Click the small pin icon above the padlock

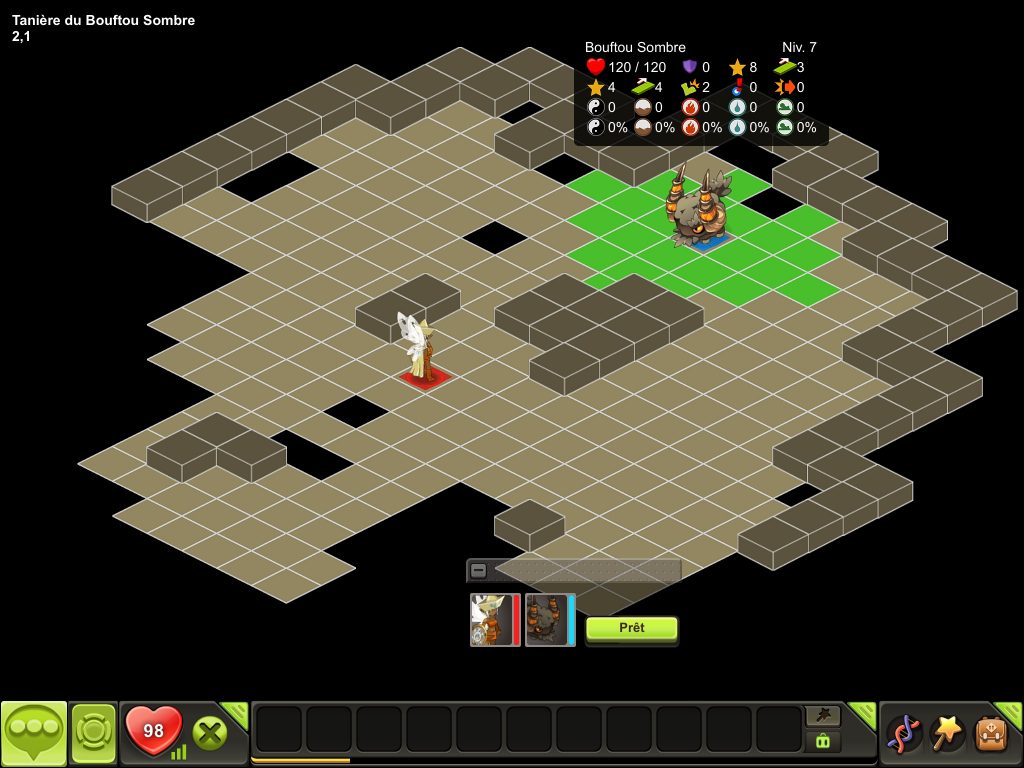click(x=823, y=715)
